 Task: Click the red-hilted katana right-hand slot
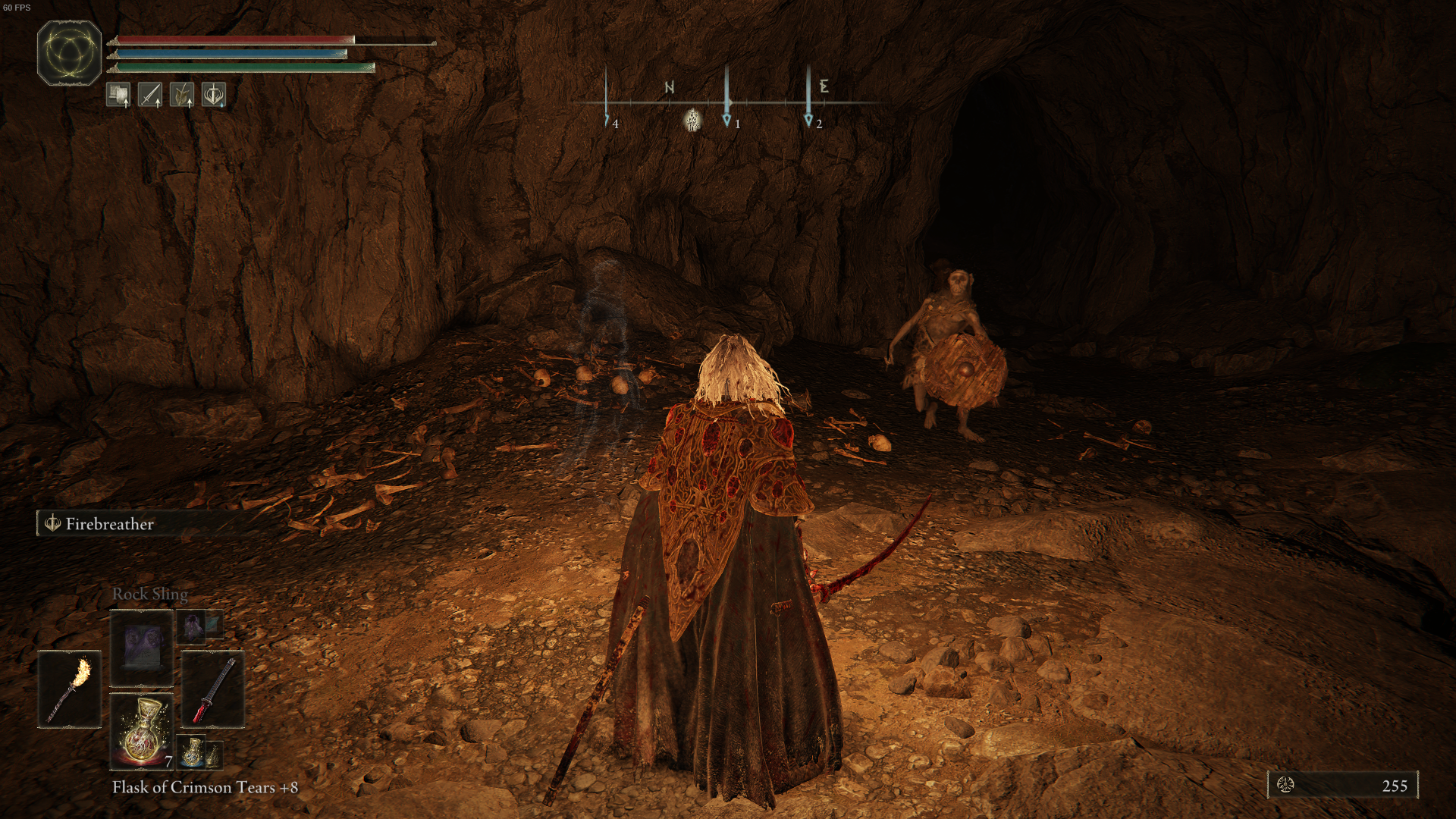[x=213, y=689]
